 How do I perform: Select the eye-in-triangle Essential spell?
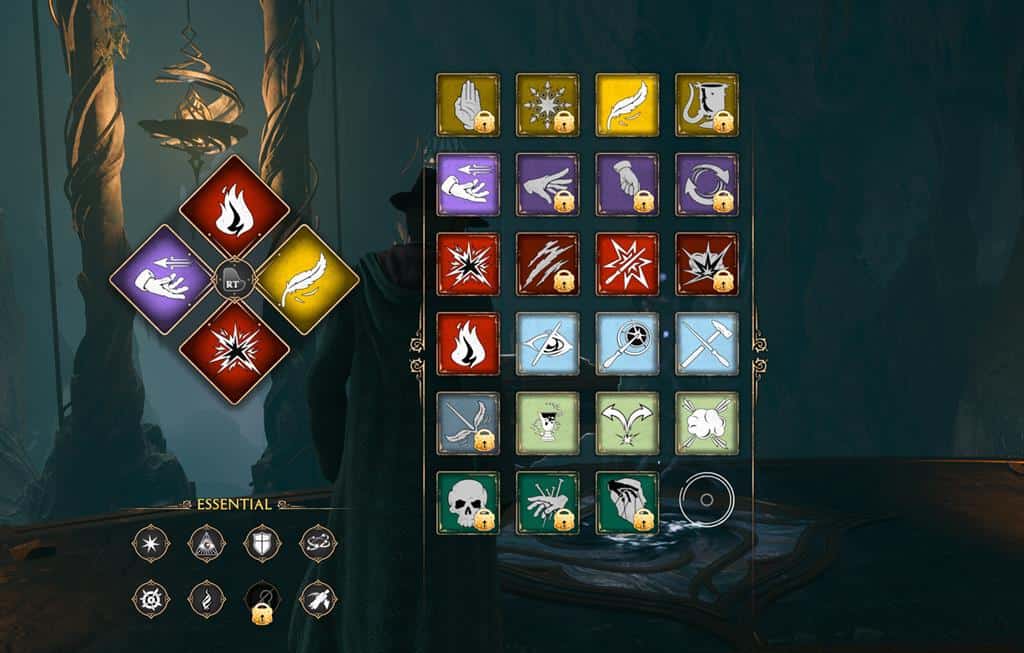(x=206, y=542)
